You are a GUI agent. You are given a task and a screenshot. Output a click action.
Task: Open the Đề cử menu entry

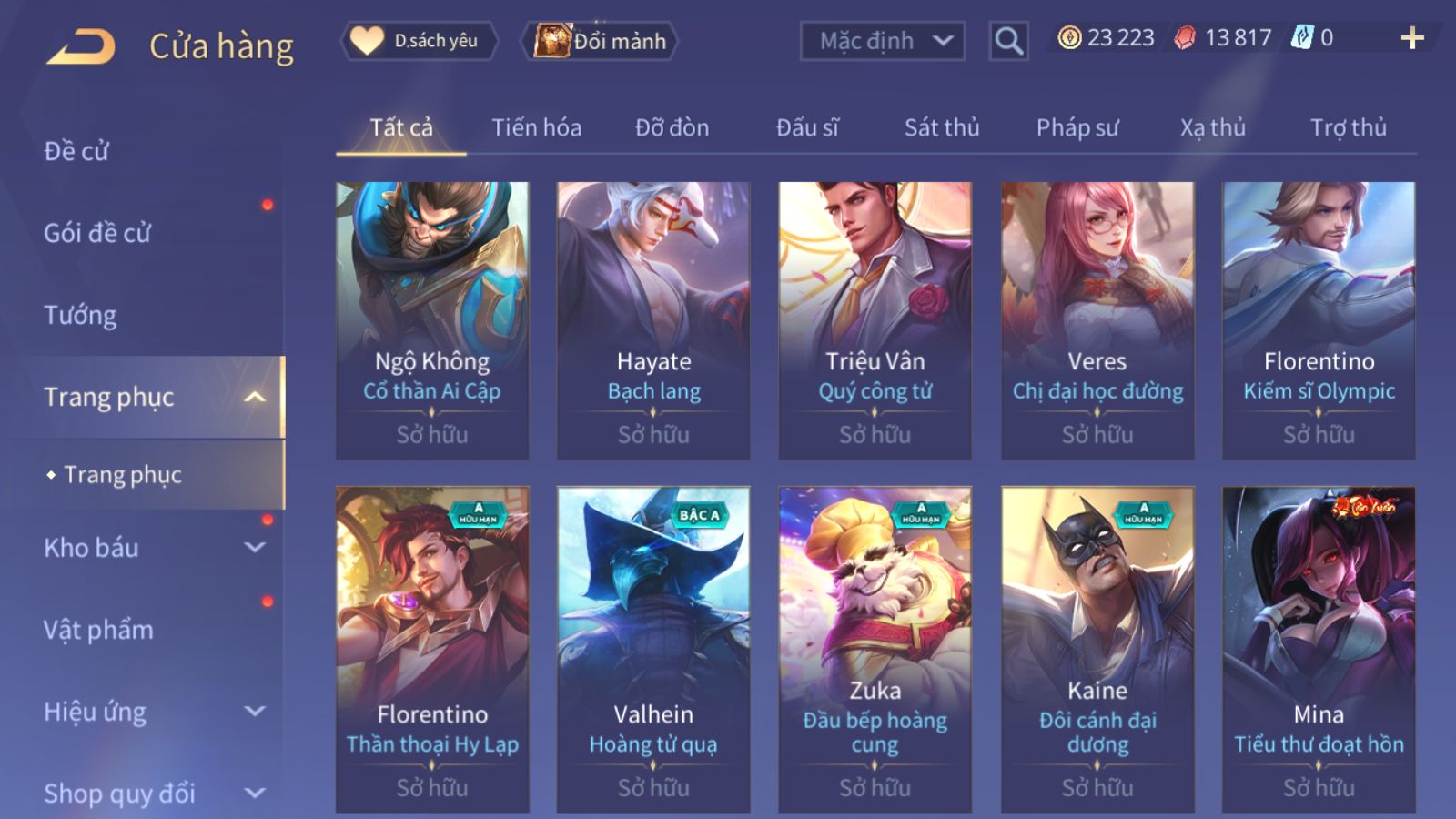pyautogui.click(x=76, y=151)
